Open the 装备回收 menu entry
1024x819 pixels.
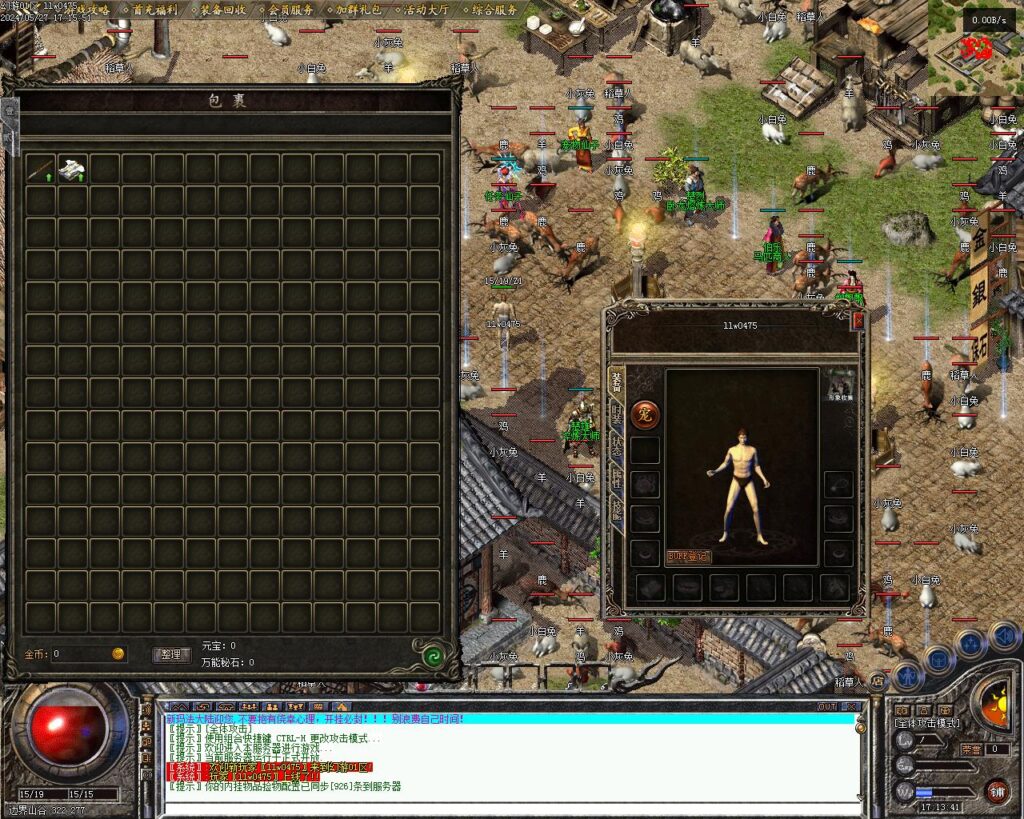222,10
